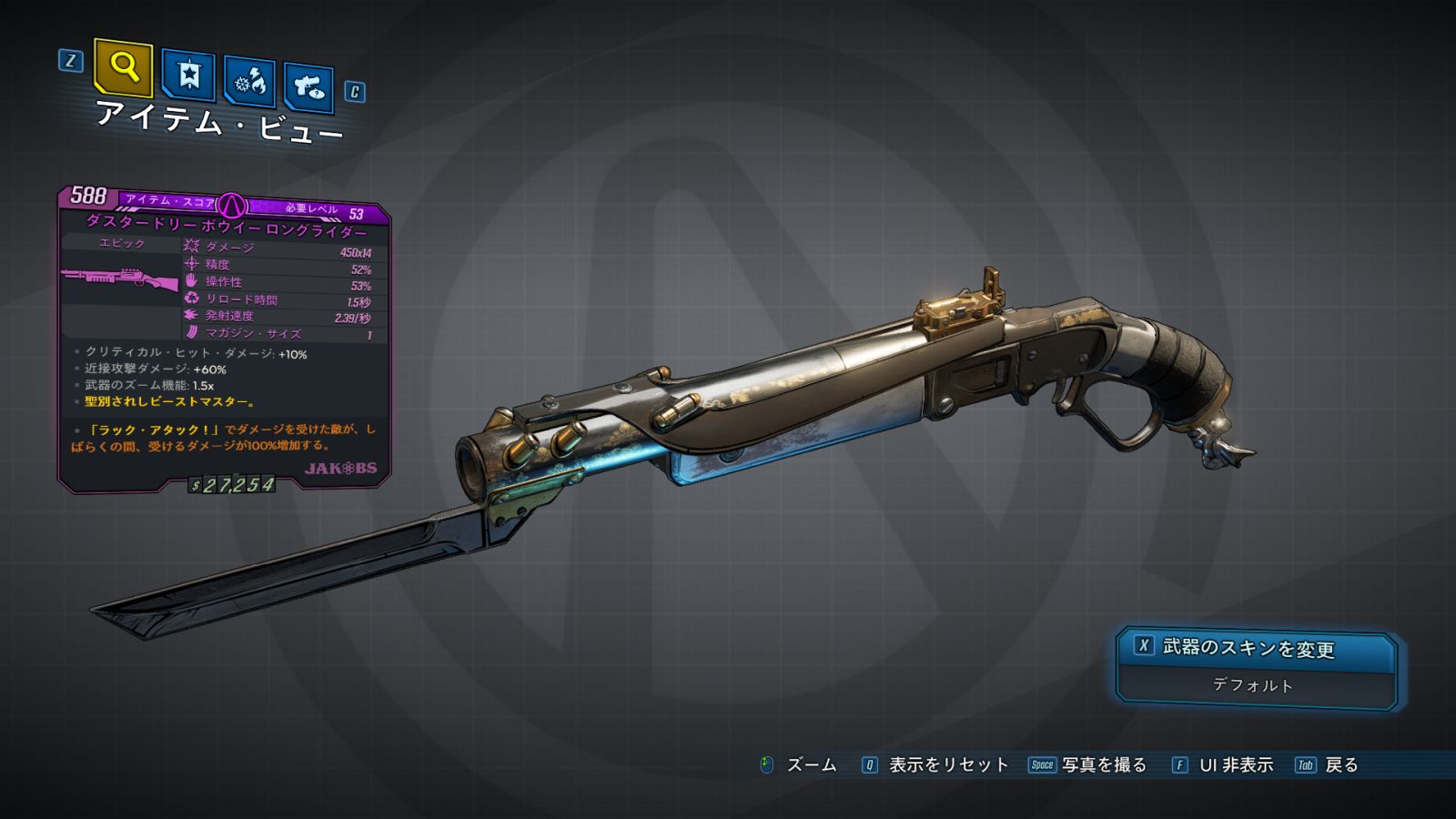The height and width of the screenshot is (819, 1456).
Task: Switch to the gun icon tab
Action: pos(308,87)
